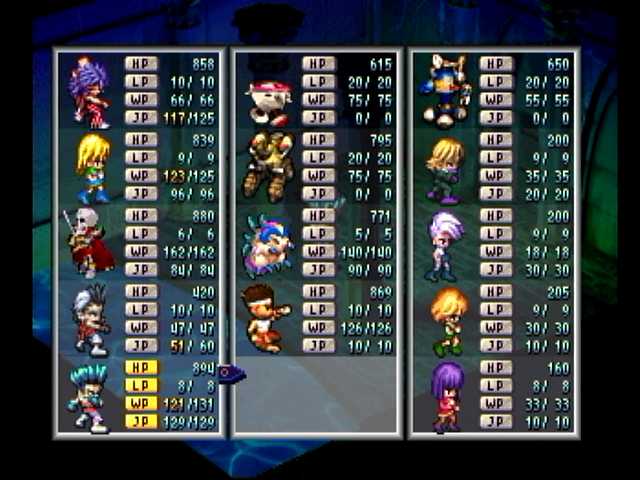The width and height of the screenshot is (640, 480).
Task: Select the brown-haired fighter with 869 HP
Action: 266,319
